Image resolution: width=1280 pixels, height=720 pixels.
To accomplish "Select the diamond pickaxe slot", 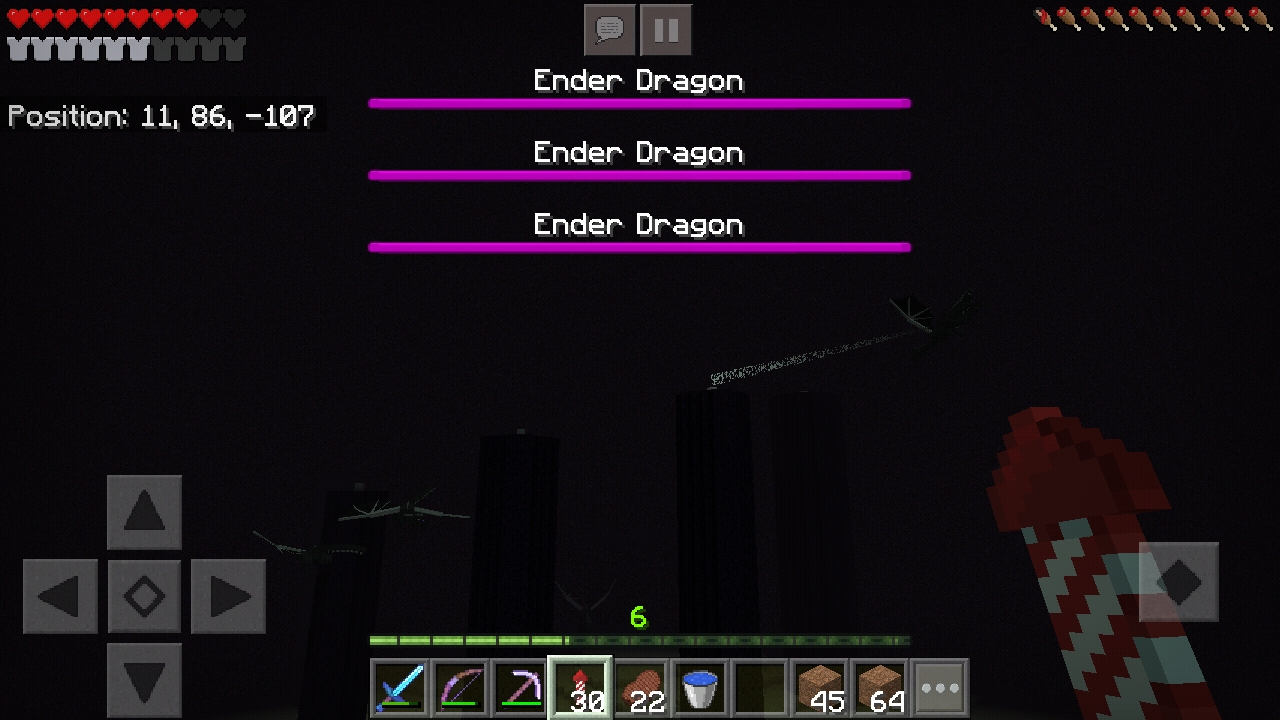I will (520, 687).
